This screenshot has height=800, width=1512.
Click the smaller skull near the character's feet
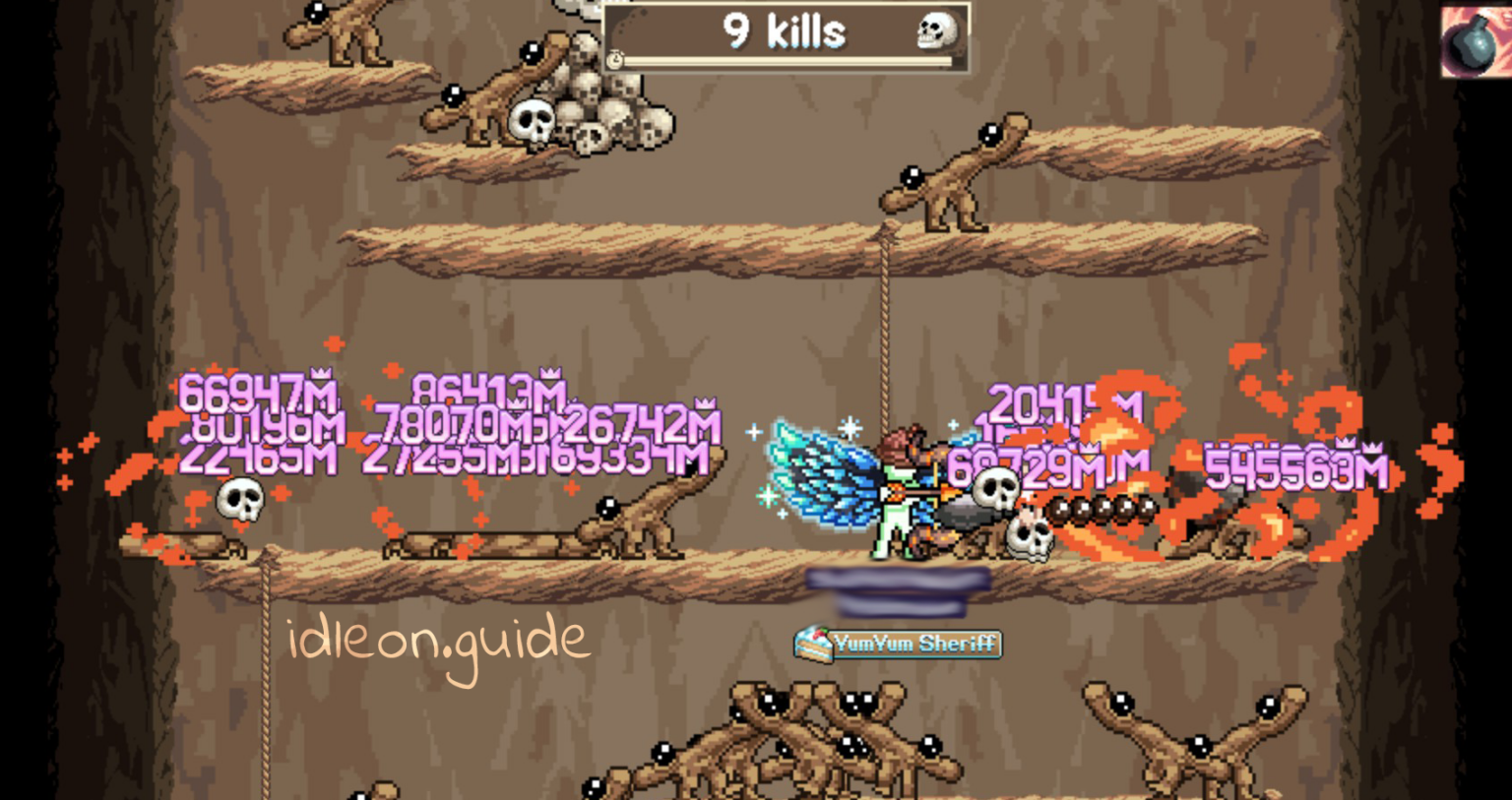[1028, 539]
